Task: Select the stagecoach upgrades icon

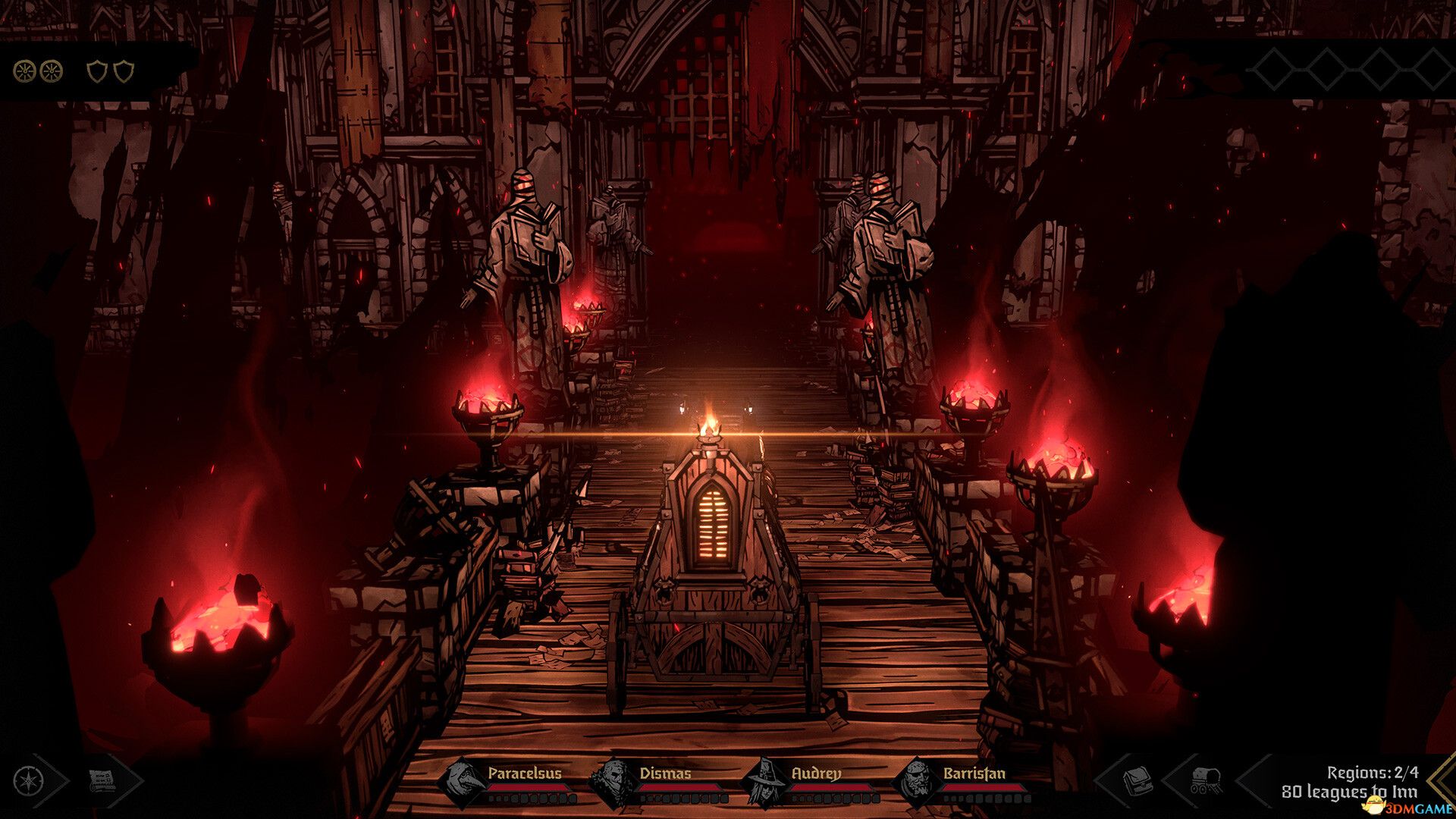Action: coord(1206,779)
